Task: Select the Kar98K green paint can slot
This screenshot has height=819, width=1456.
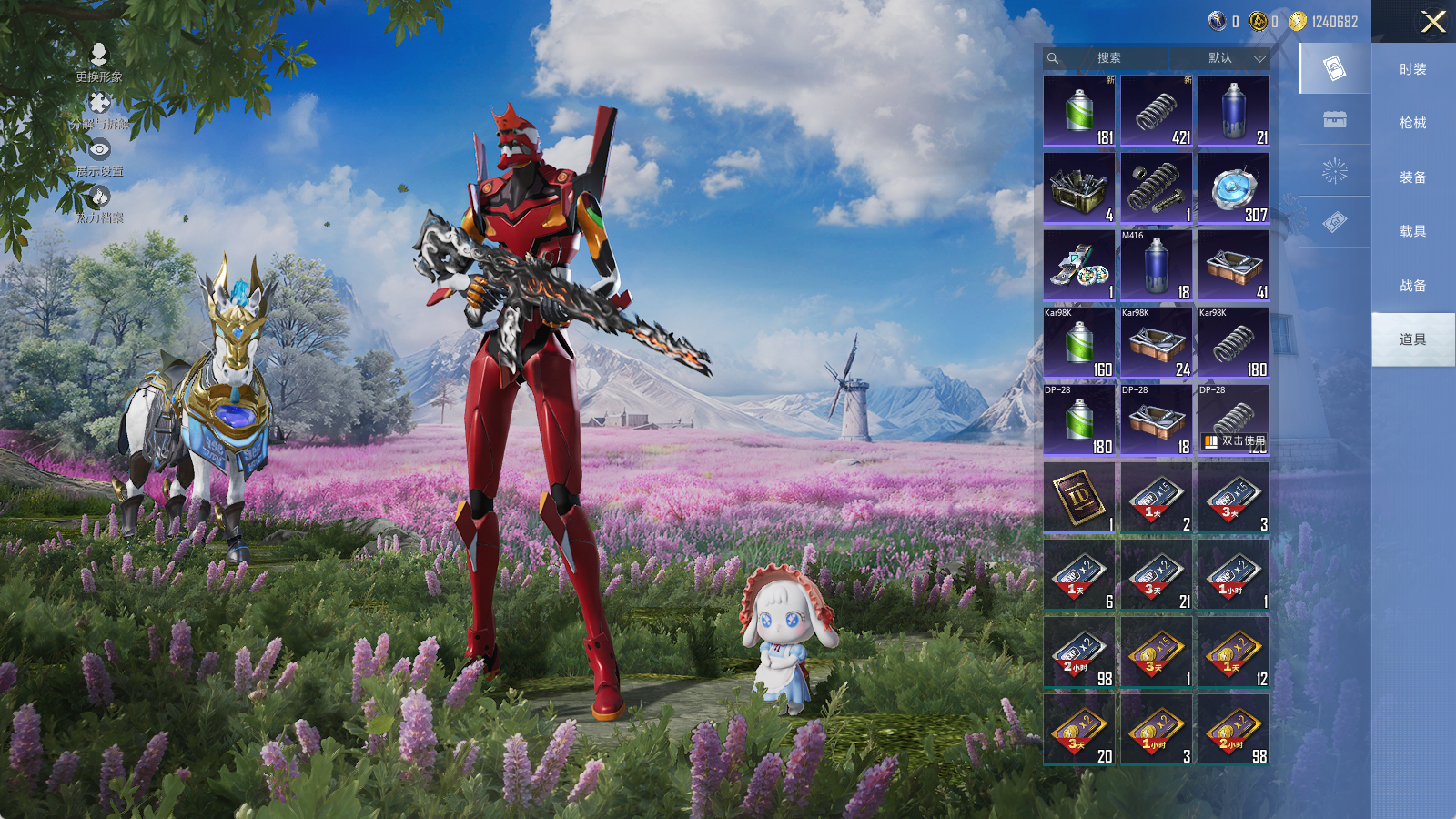Action: coord(1079,342)
